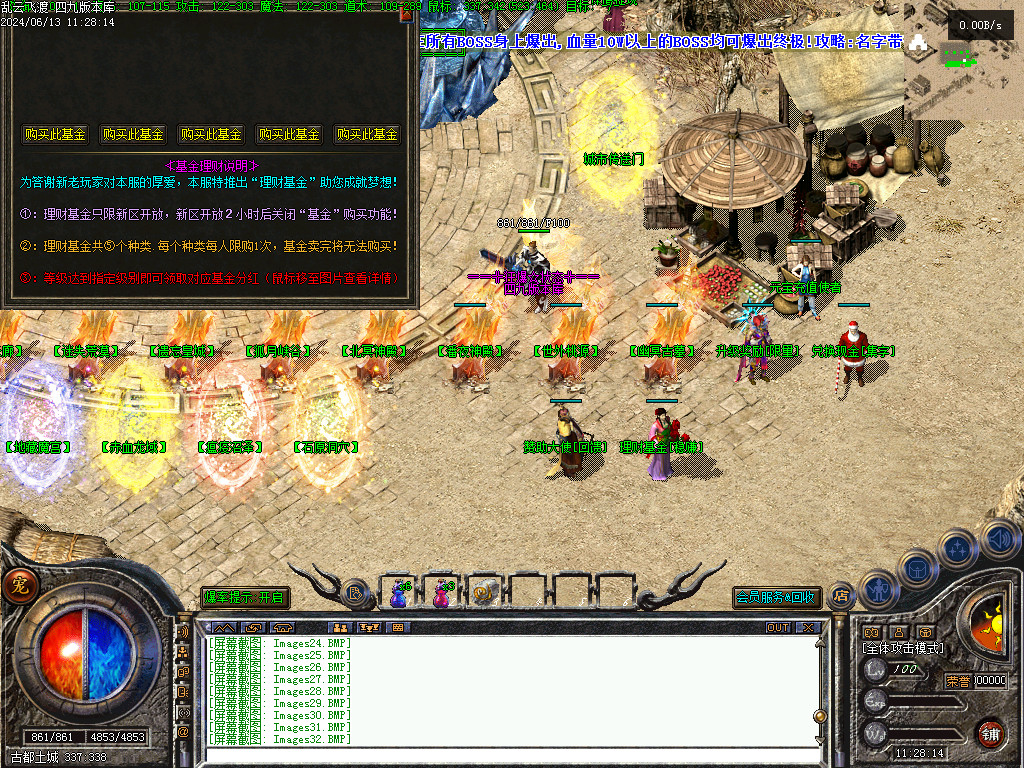1024x768 pixels.
Task: Use the red potion with x3 count
Action: 441,593
